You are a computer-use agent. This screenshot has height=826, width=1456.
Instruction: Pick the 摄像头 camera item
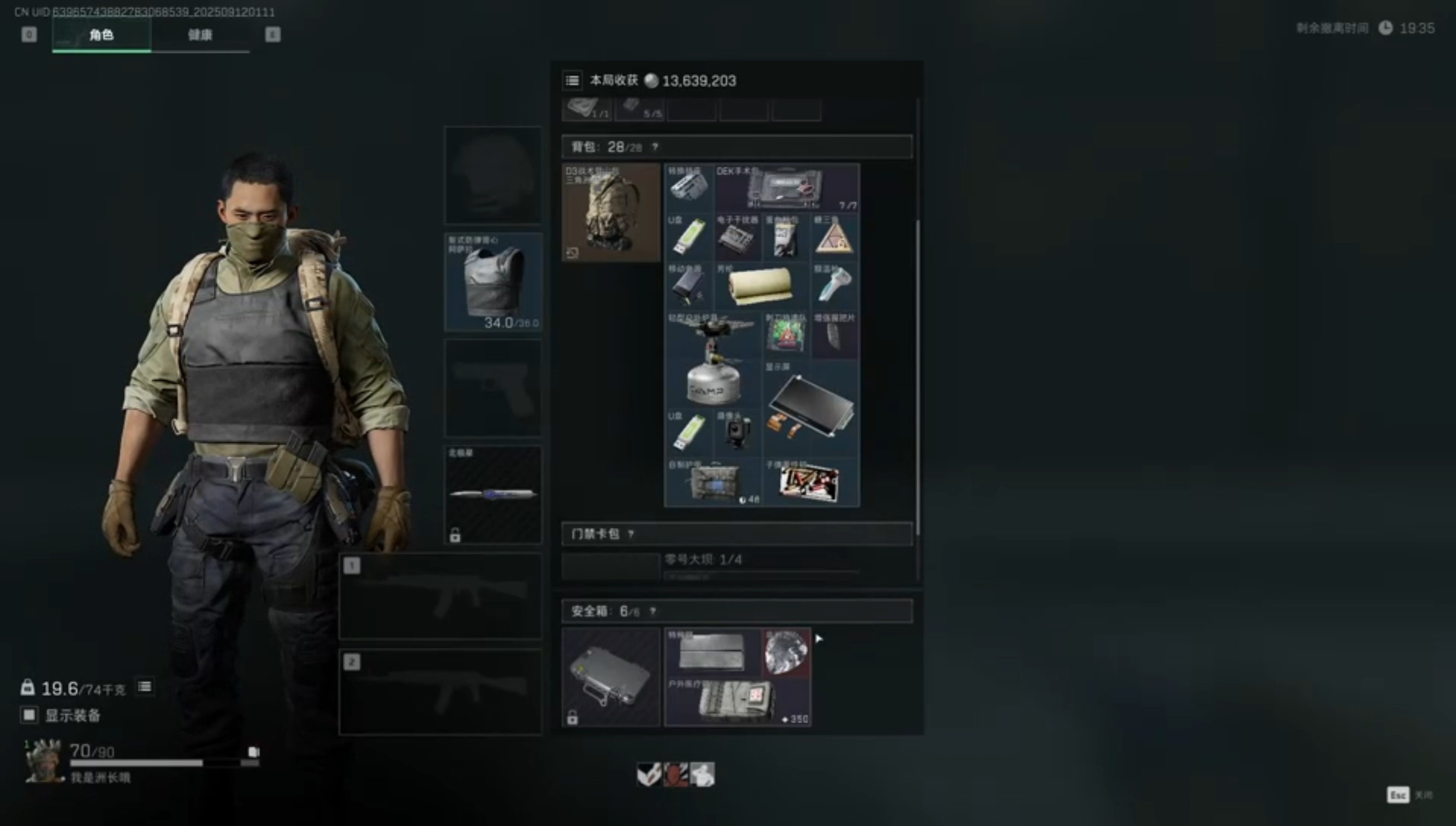737,432
